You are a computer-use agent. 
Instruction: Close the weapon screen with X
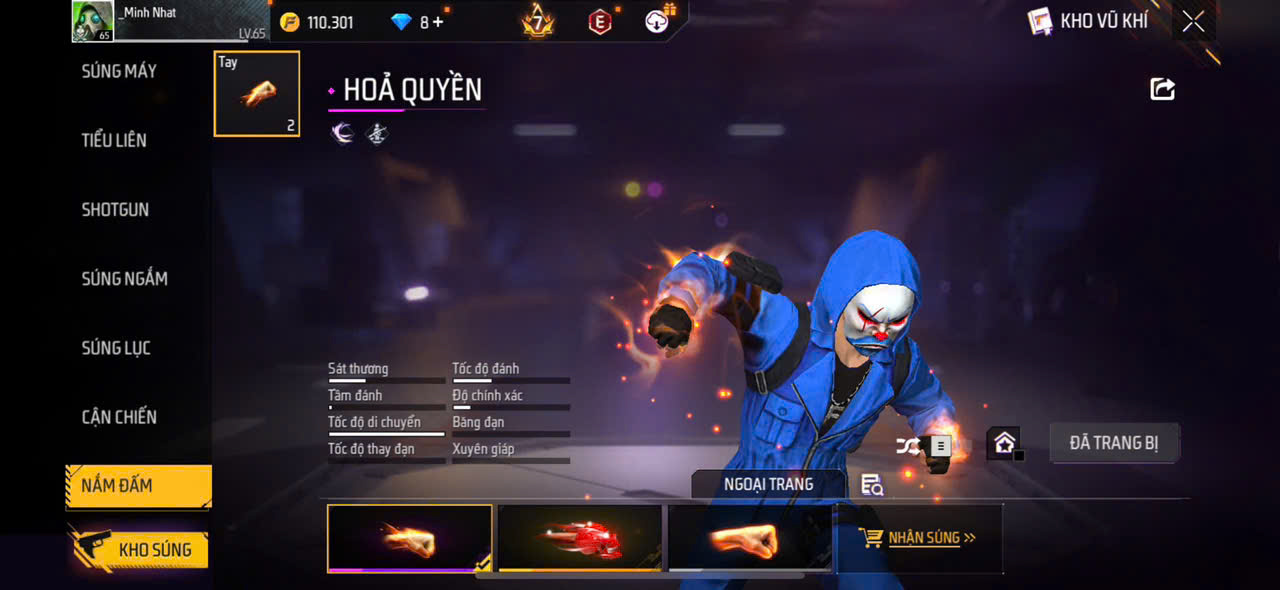1193,22
